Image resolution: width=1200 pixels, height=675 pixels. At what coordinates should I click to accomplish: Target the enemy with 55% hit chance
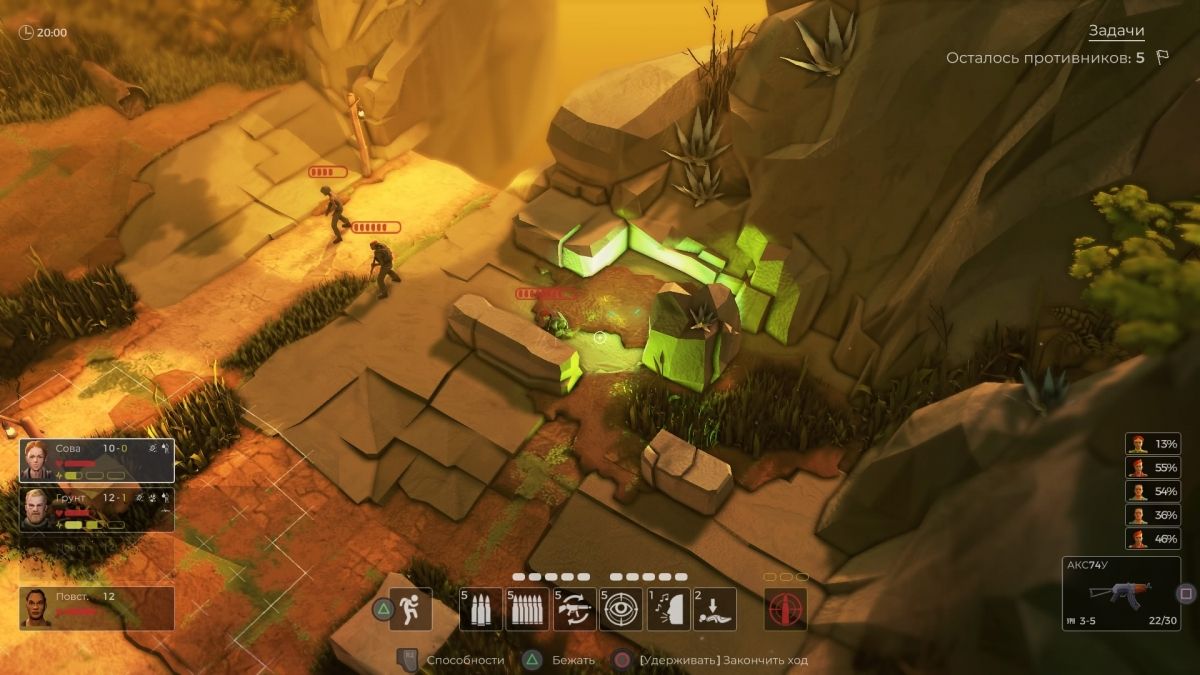coord(1151,468)
